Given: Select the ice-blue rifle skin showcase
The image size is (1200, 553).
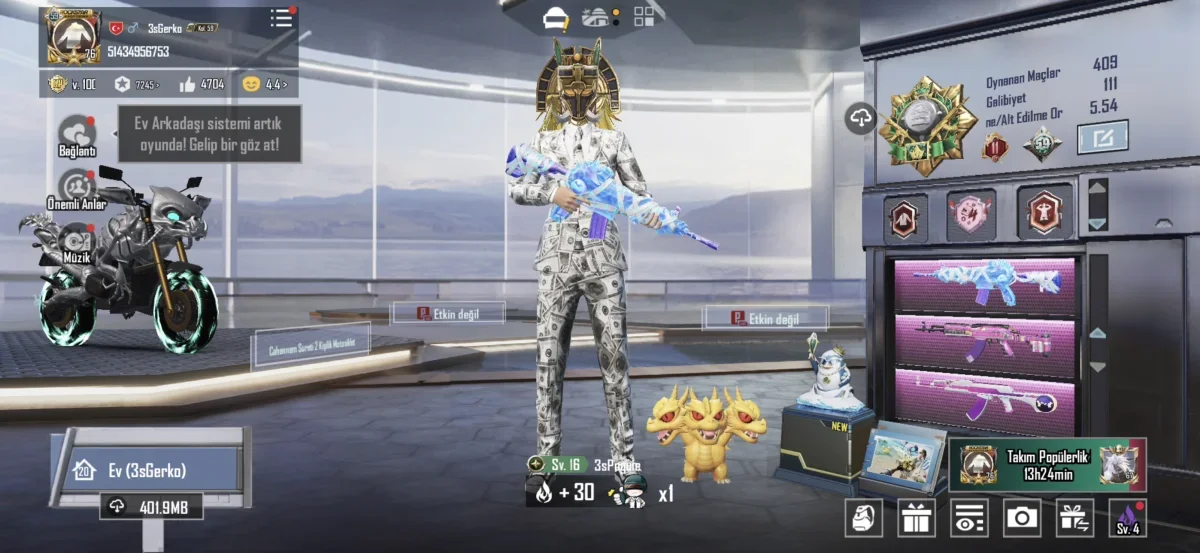Looking at the screenshot, I should pyautogui.click(x=984, y=284).
